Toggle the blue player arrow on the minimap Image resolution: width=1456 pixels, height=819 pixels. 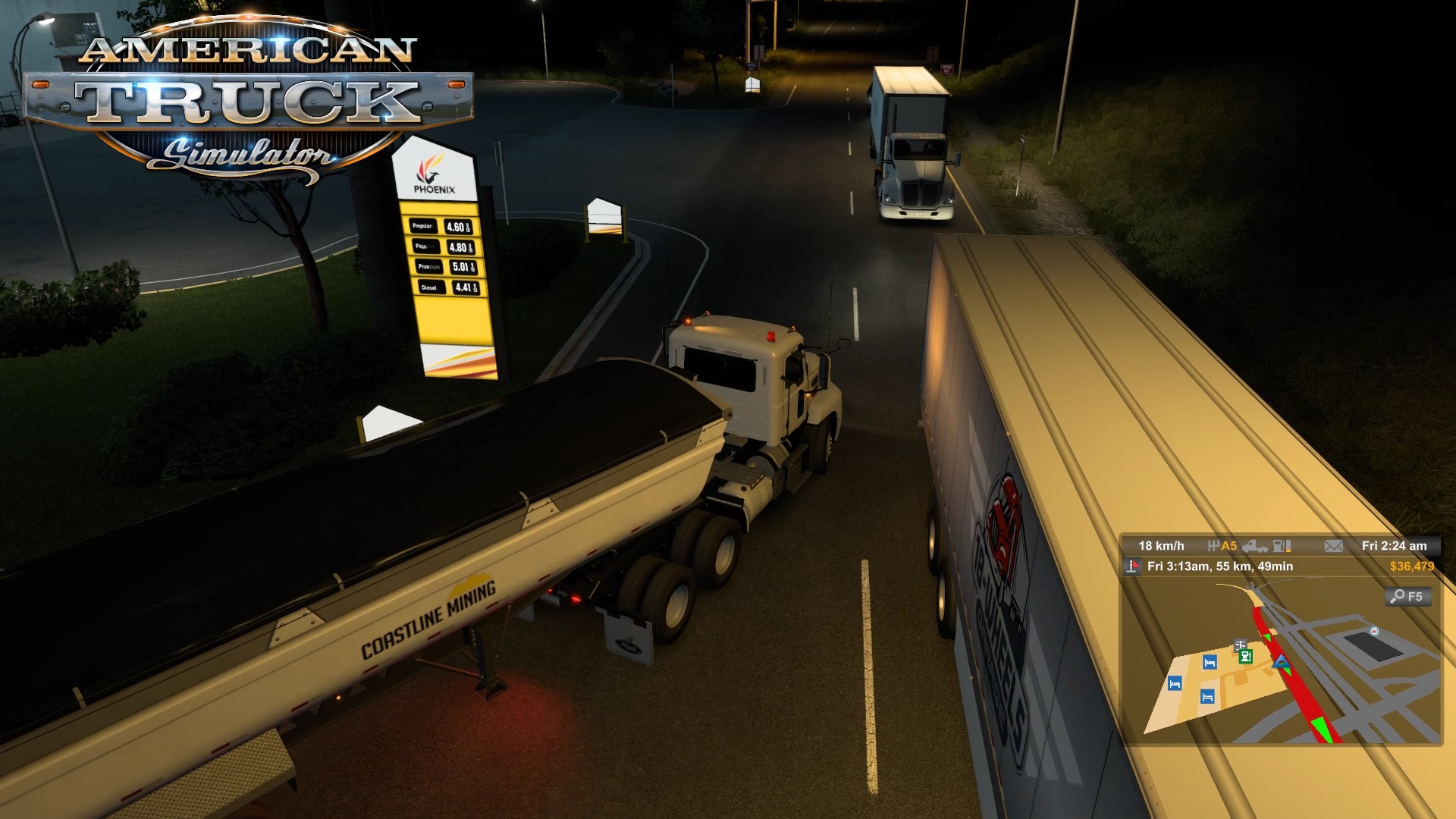point(1282,663)
